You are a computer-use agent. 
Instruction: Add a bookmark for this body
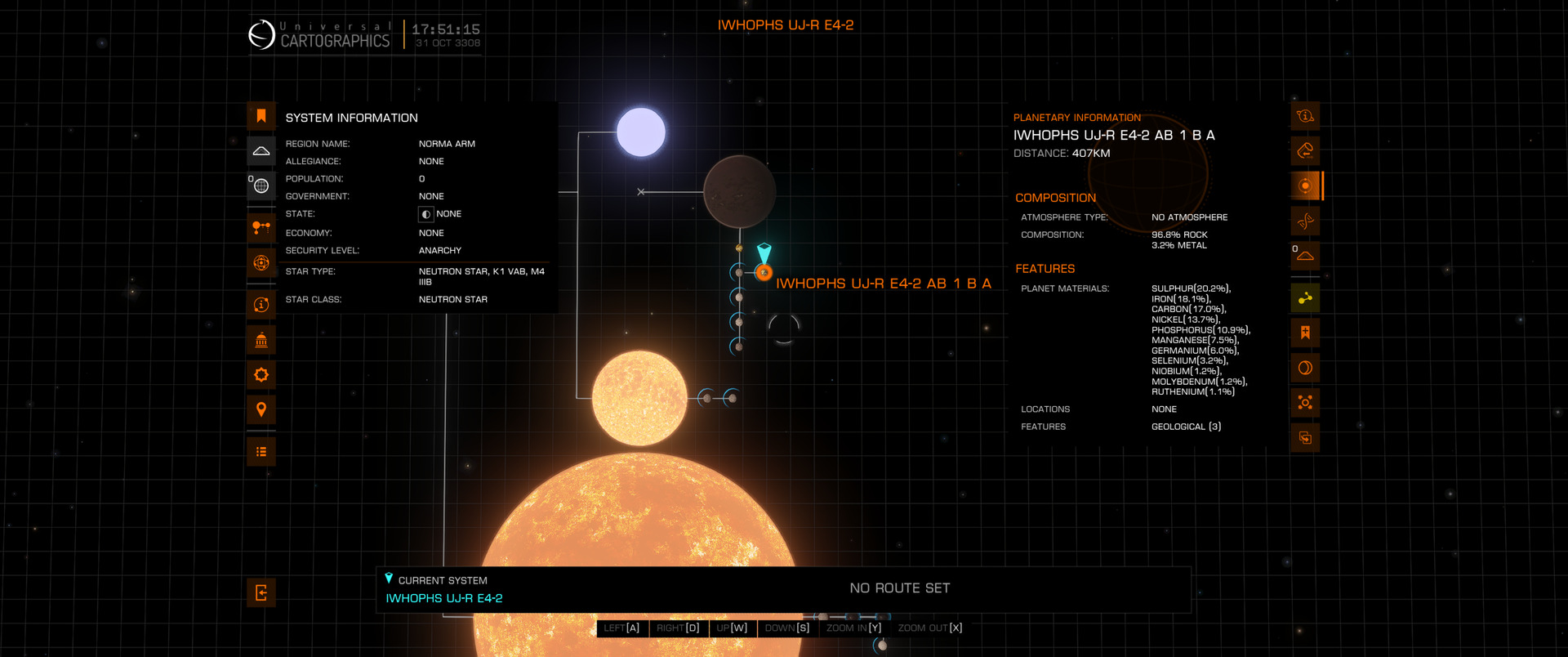tap(1305, 333)
